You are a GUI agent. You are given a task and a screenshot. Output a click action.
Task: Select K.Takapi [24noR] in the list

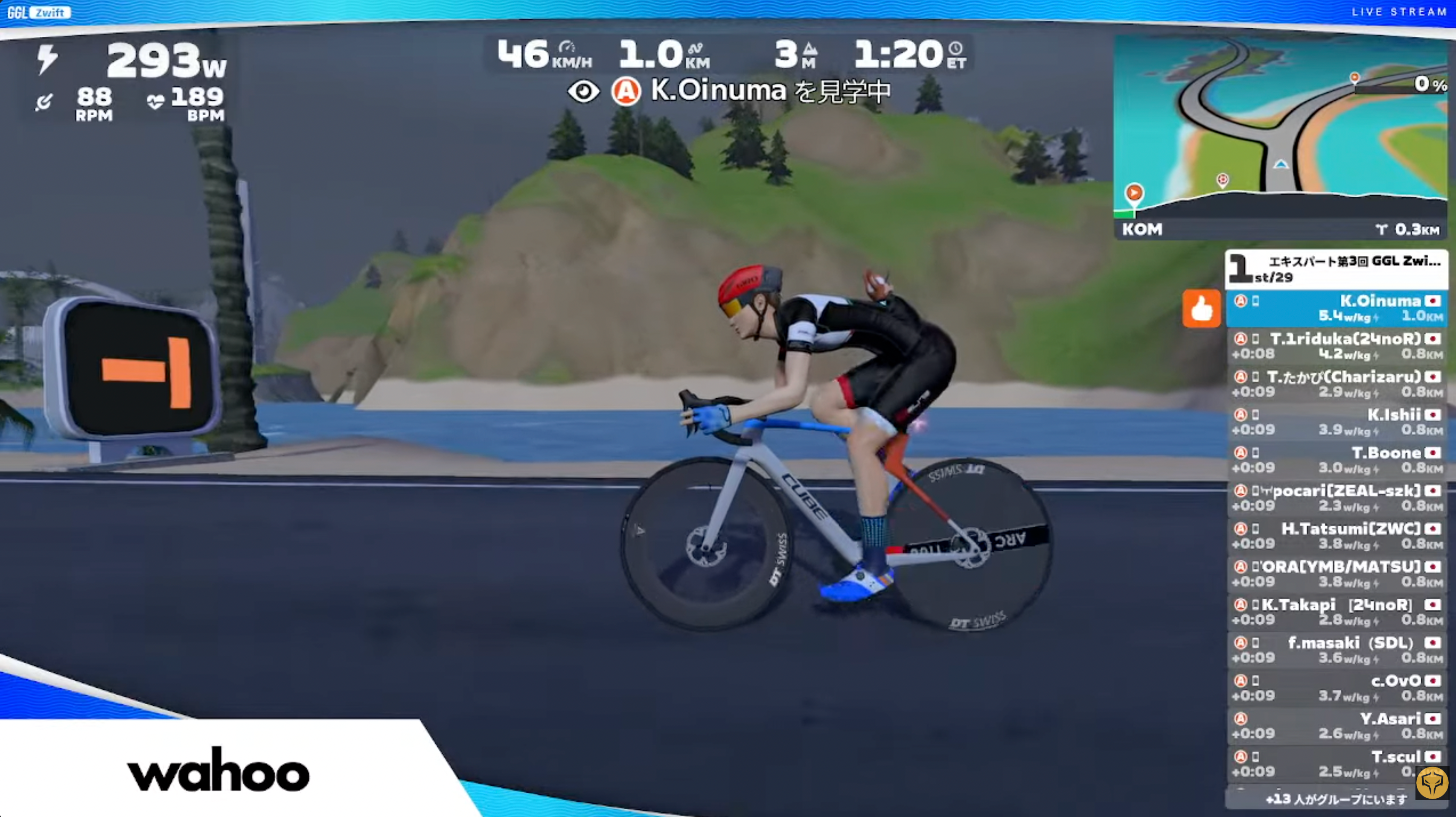pos(1336,612)
